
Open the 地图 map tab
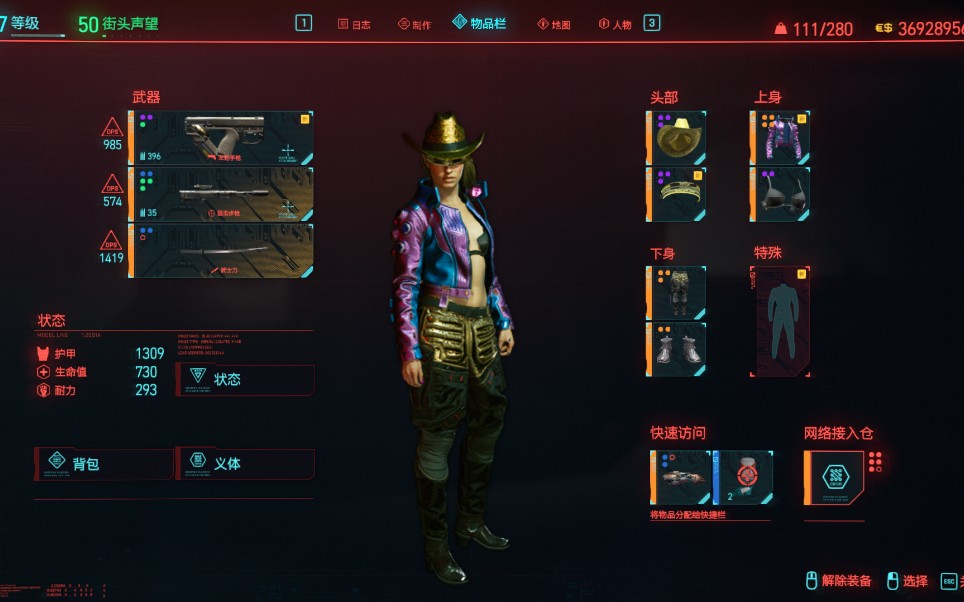554,24
